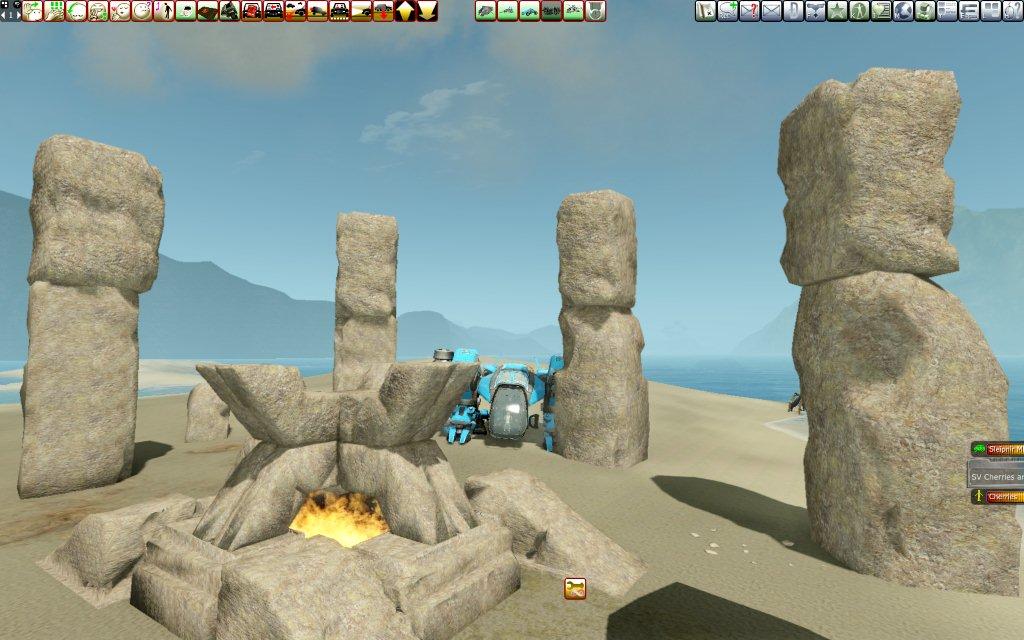
Task: Click the red-screen vehicle console icon
Action: click(252, 11)
